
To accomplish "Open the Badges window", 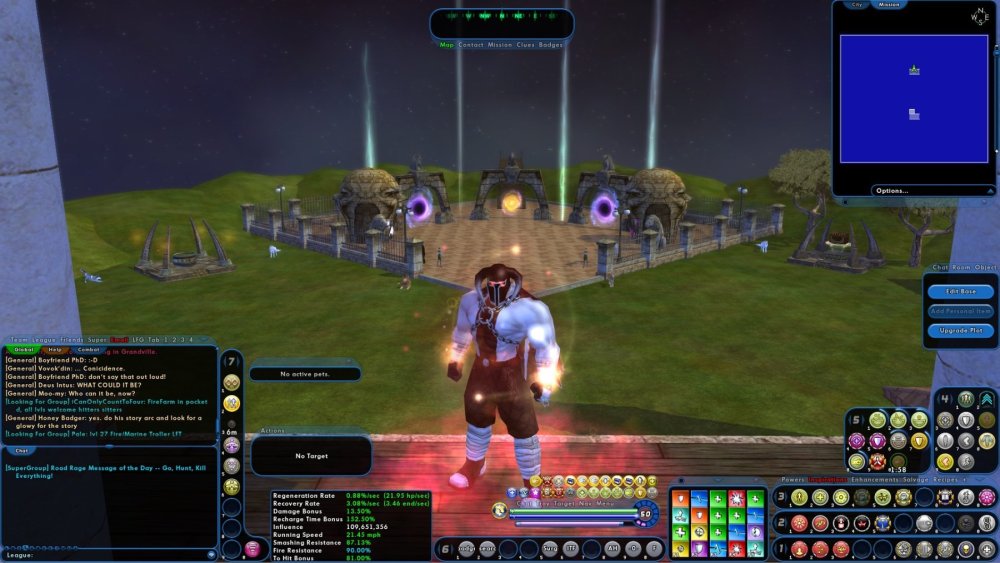I will tap(551, 45).
